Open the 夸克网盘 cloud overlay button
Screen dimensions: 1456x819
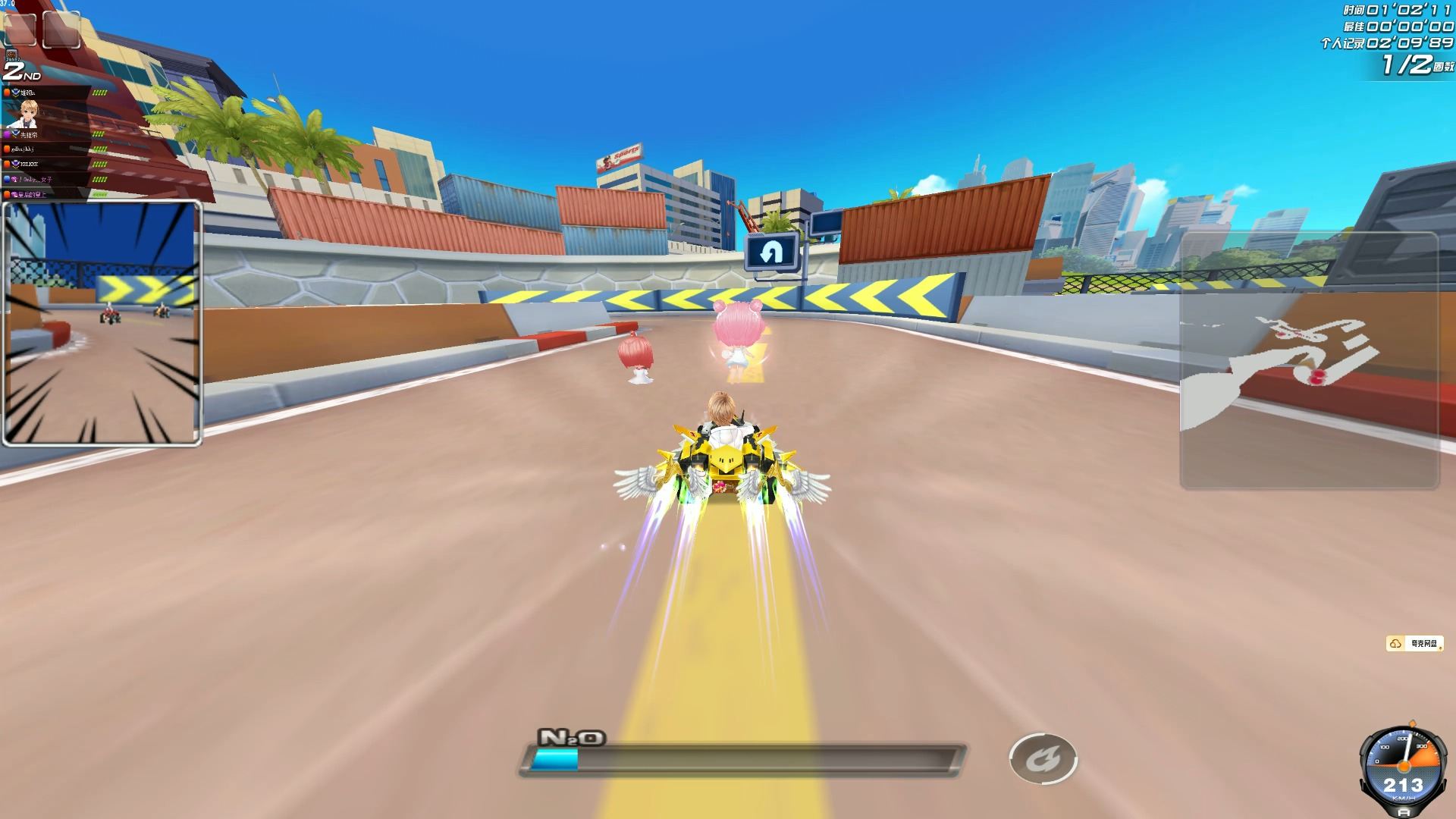pos(1415,644)
